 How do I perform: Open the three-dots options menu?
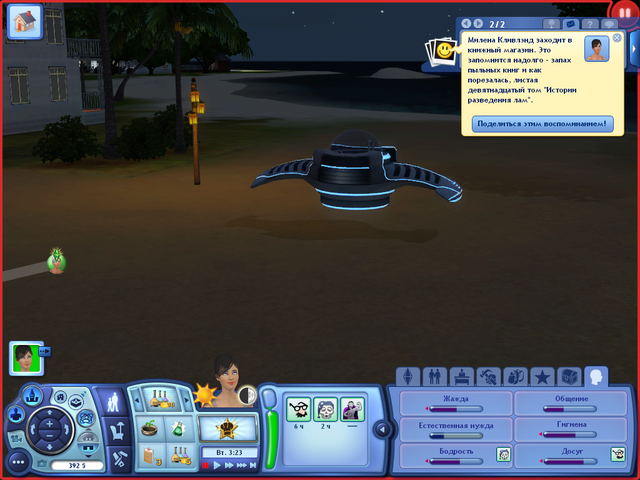[18, 462]
